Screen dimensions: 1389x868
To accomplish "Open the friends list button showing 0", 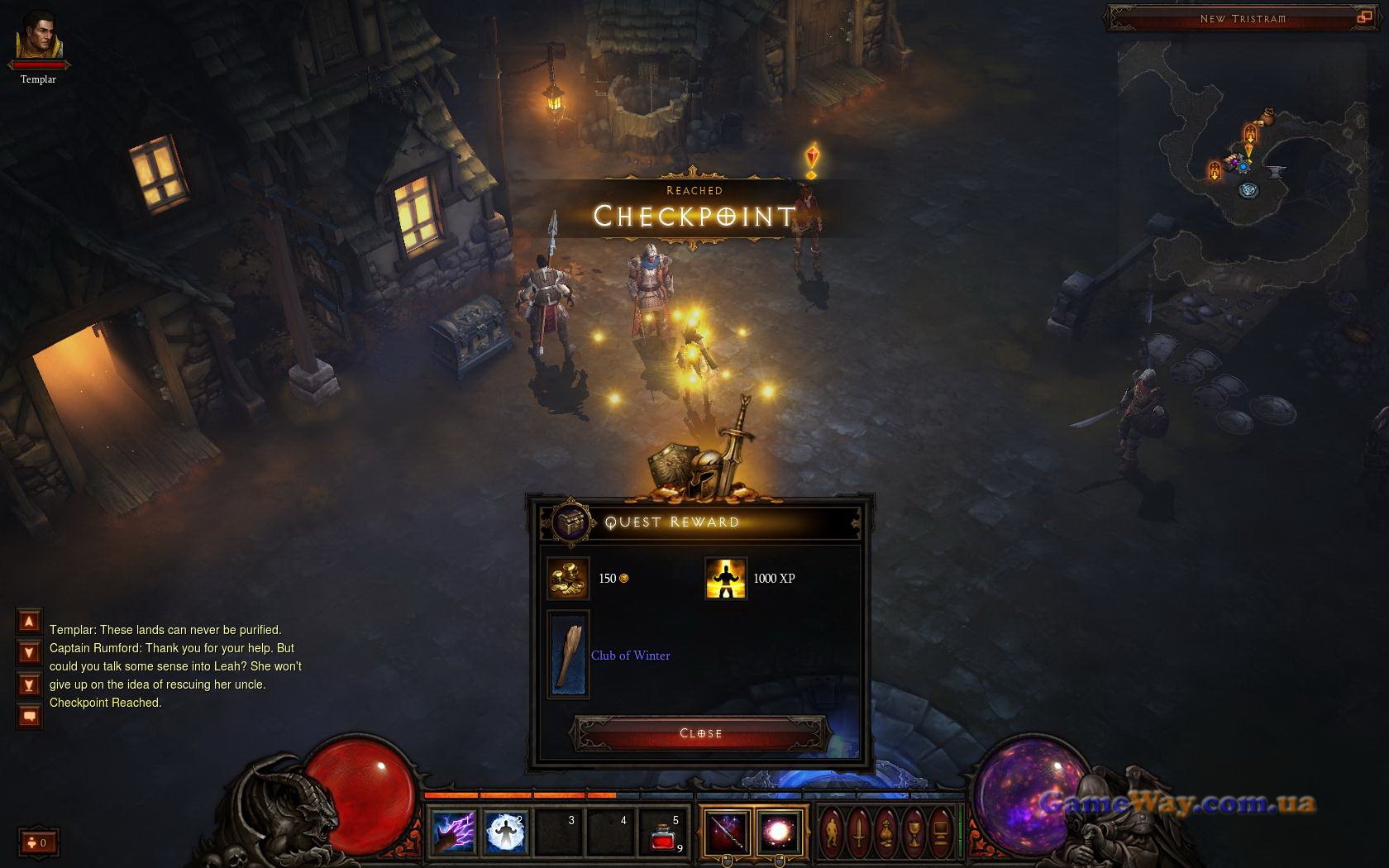I will pos(38,842).
